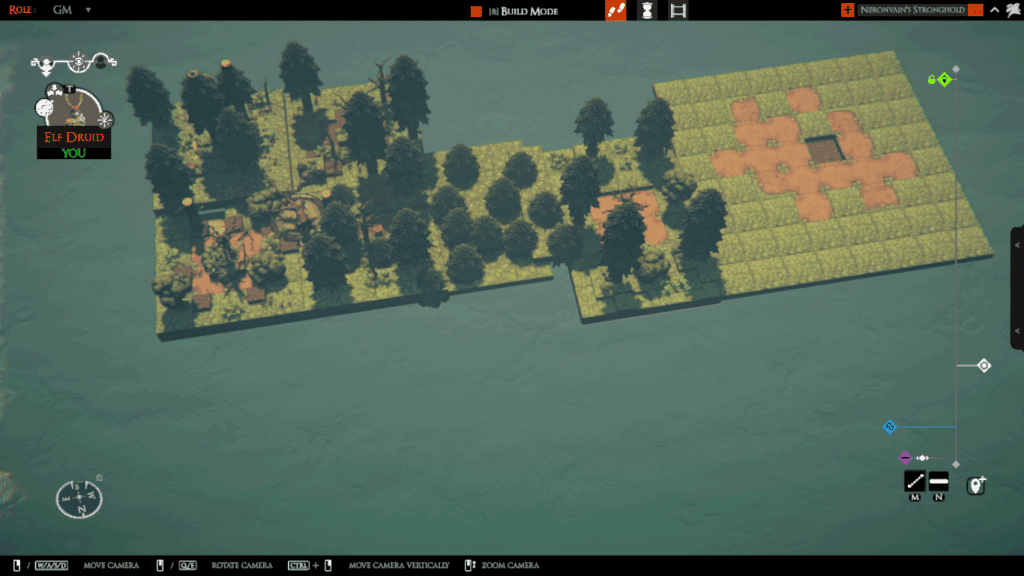1024x576 pixels.
Task: Click the purple minus diamond marker
Action: (x=905, y=457)
